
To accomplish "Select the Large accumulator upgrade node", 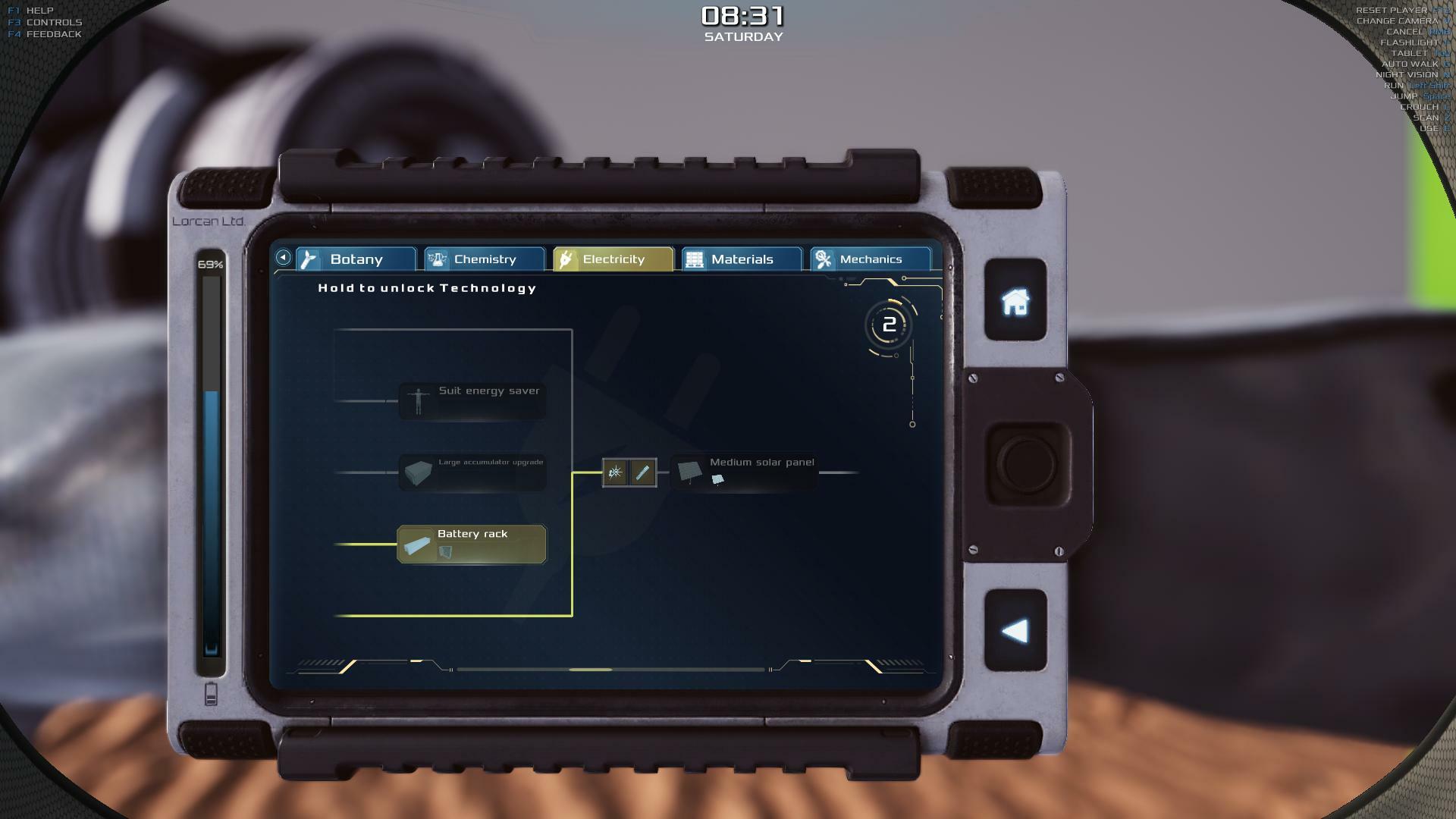I will point(472,472).
